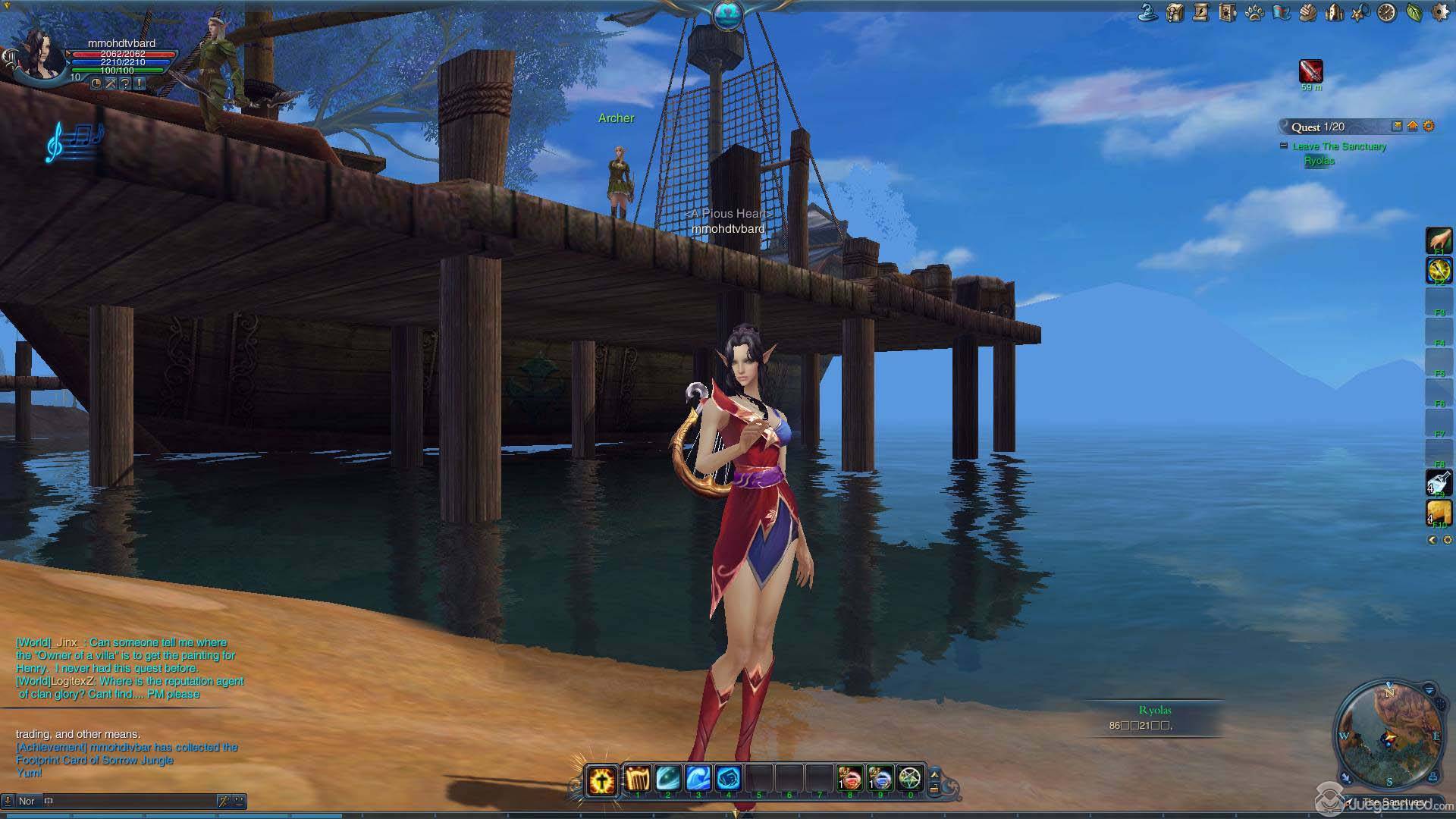
Task: Click the chat input field
Action: pos(129,801)
